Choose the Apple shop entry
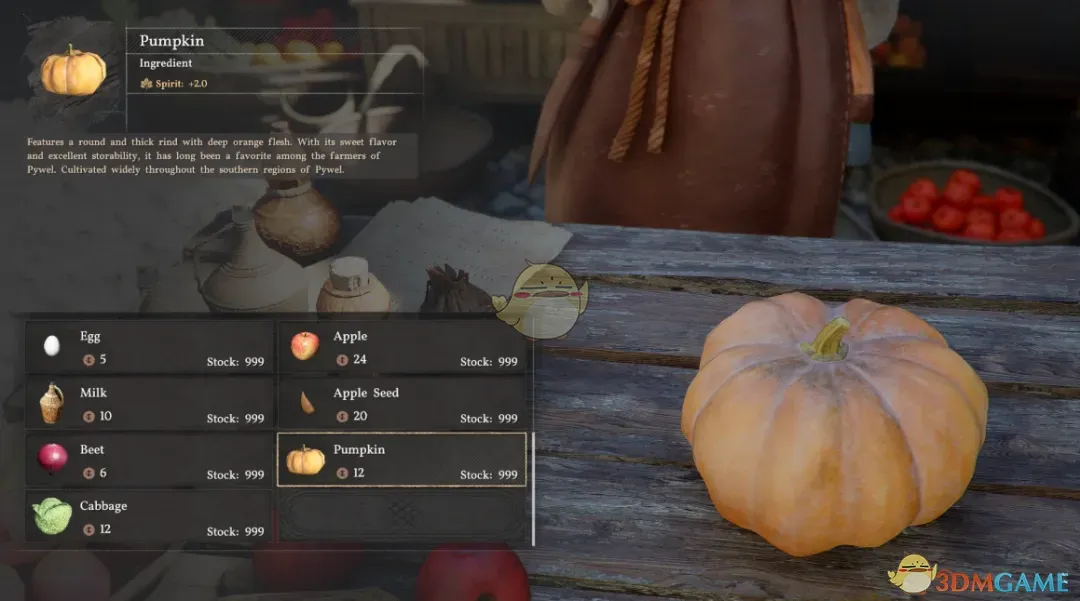 point(402,347)
